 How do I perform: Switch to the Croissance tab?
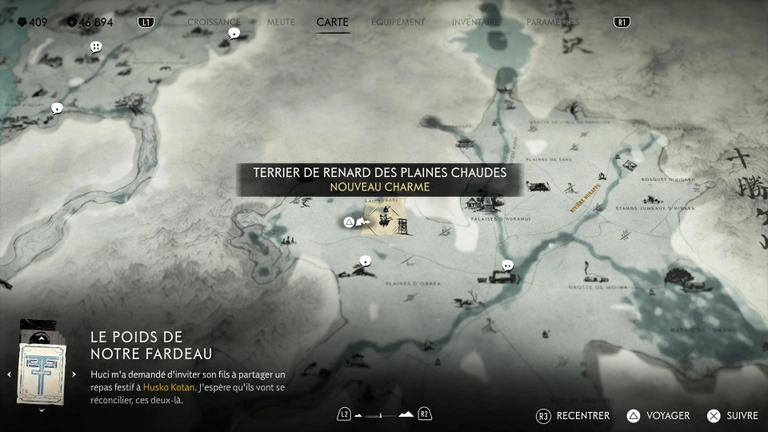[214, 21]
